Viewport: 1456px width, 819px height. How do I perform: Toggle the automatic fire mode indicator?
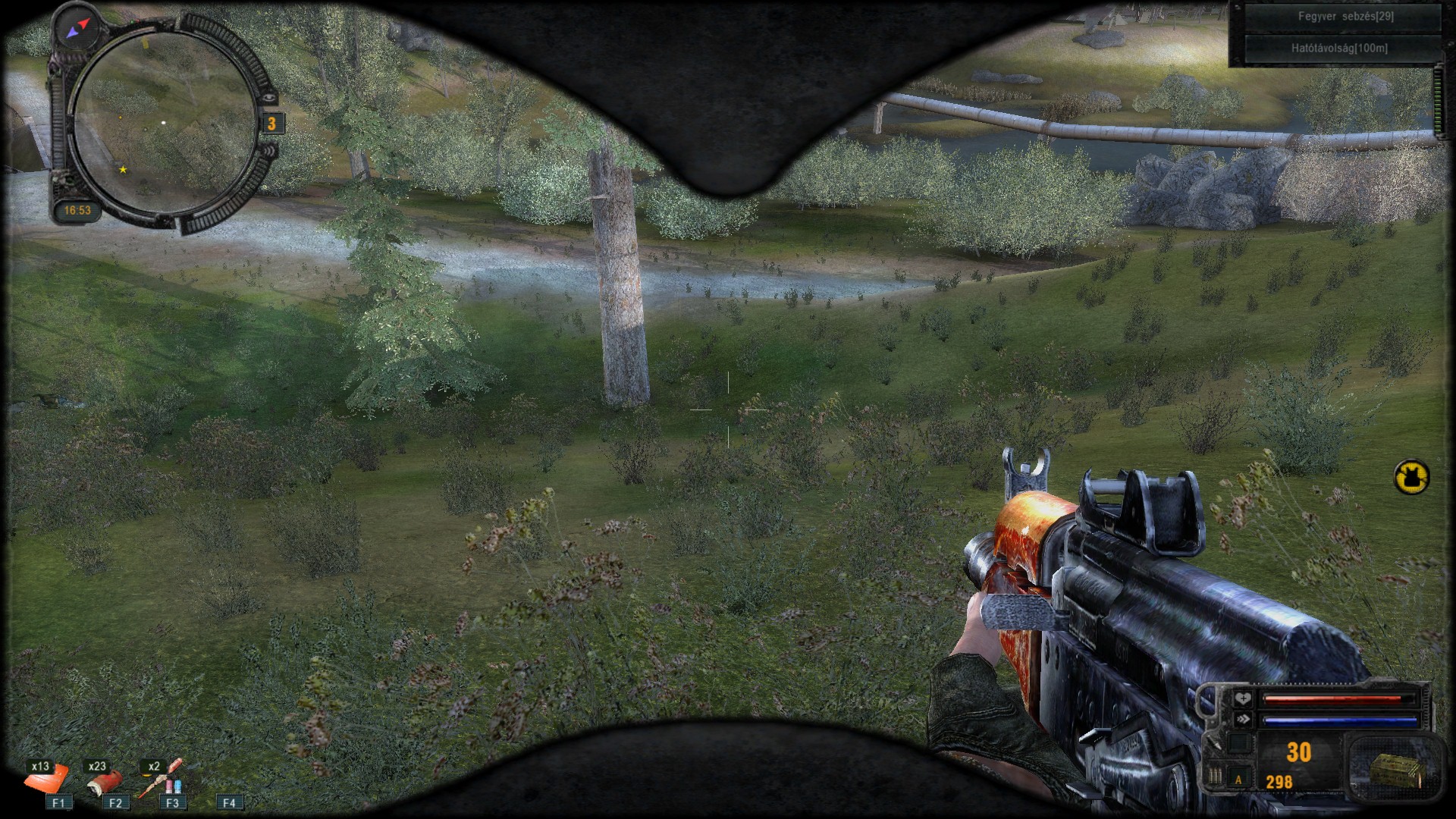pyautogui.click(x=1239, y=779)
